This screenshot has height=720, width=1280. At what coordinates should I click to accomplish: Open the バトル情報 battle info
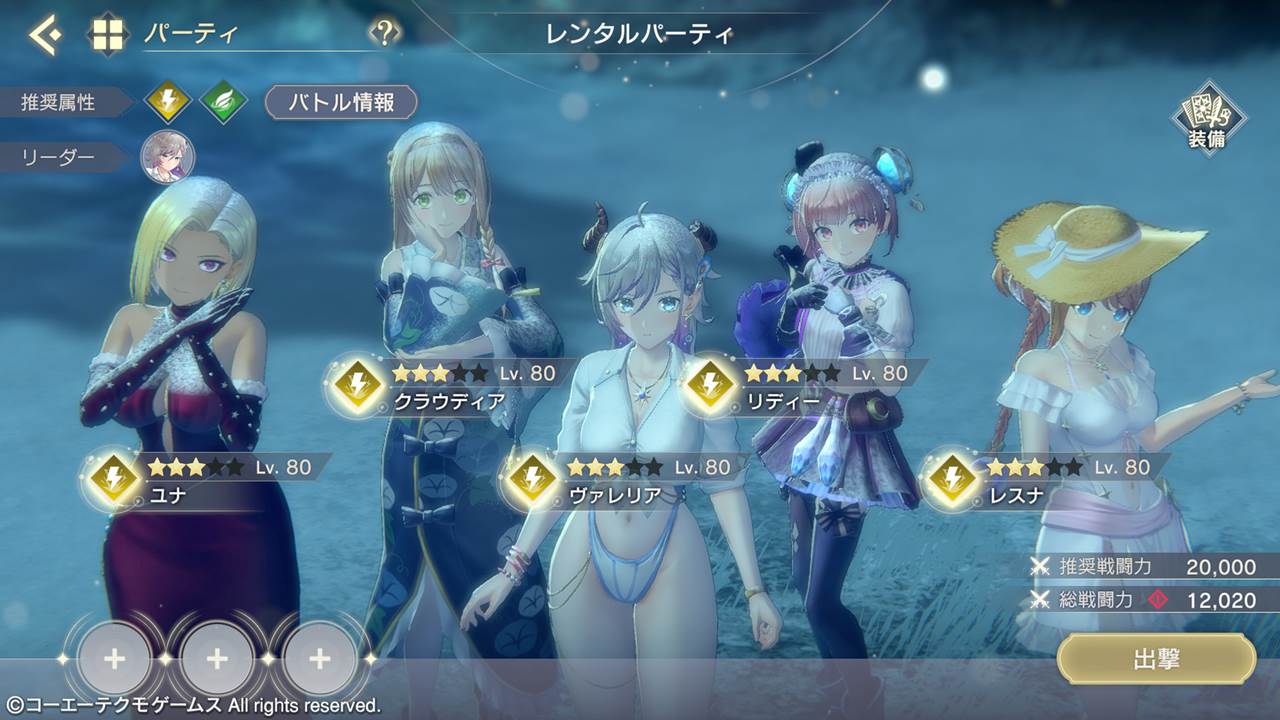(341, 102)
